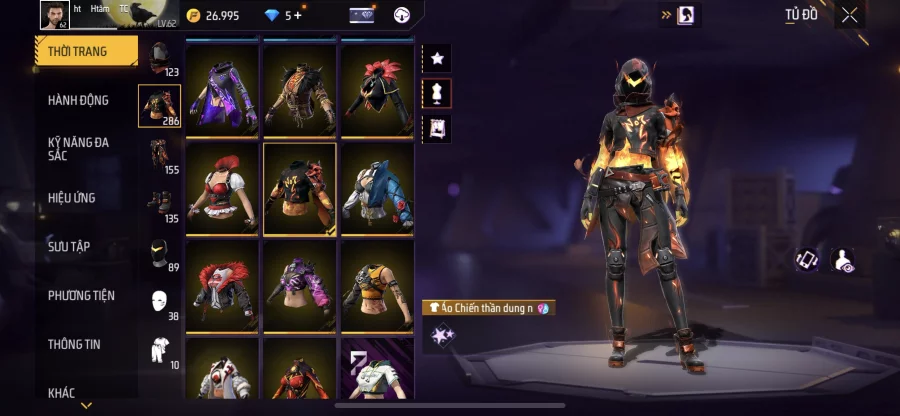Add diamonds with the plus button

pos(297,15)
